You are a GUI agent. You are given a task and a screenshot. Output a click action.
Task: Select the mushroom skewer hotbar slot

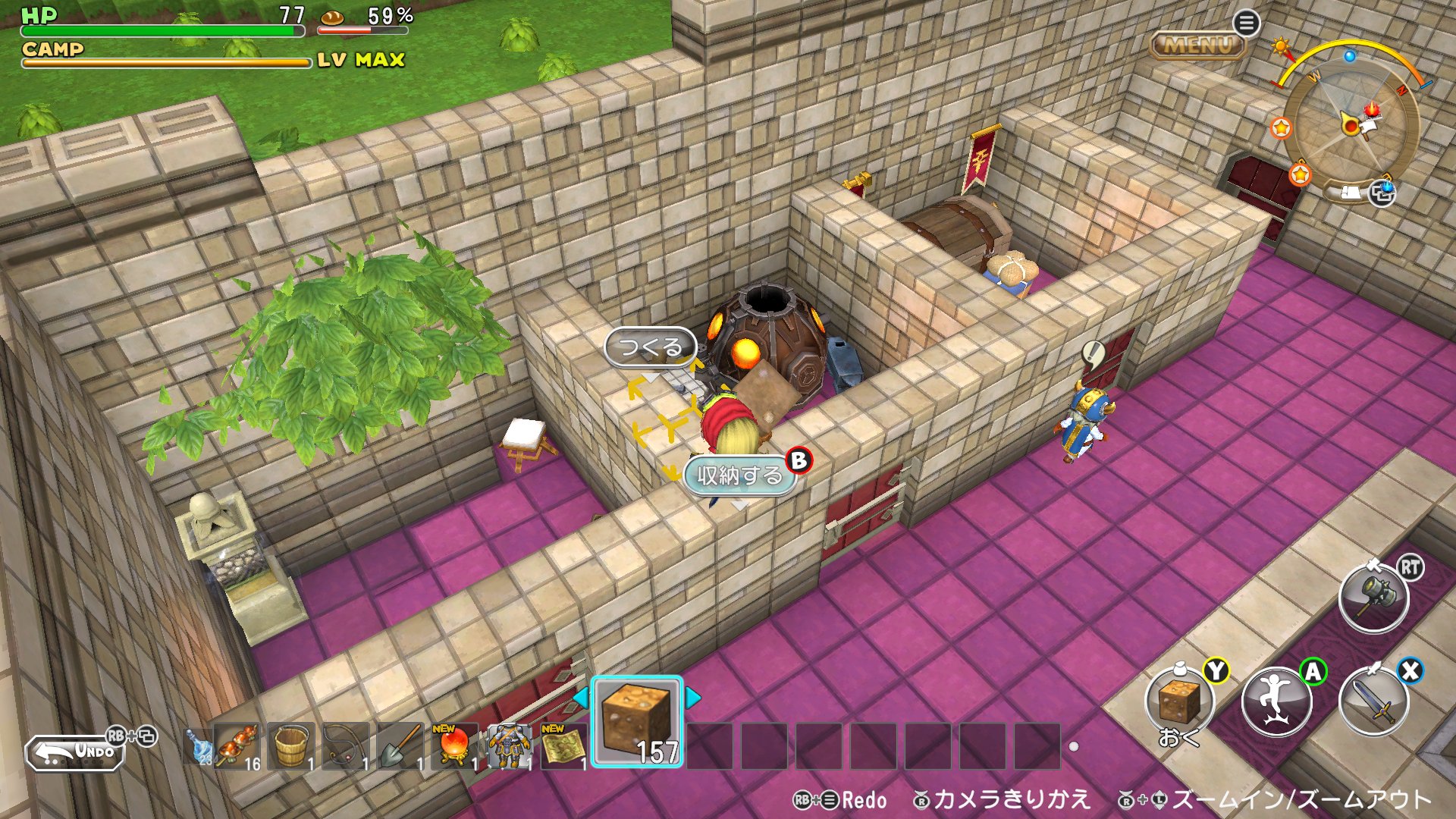pos(237,746)
